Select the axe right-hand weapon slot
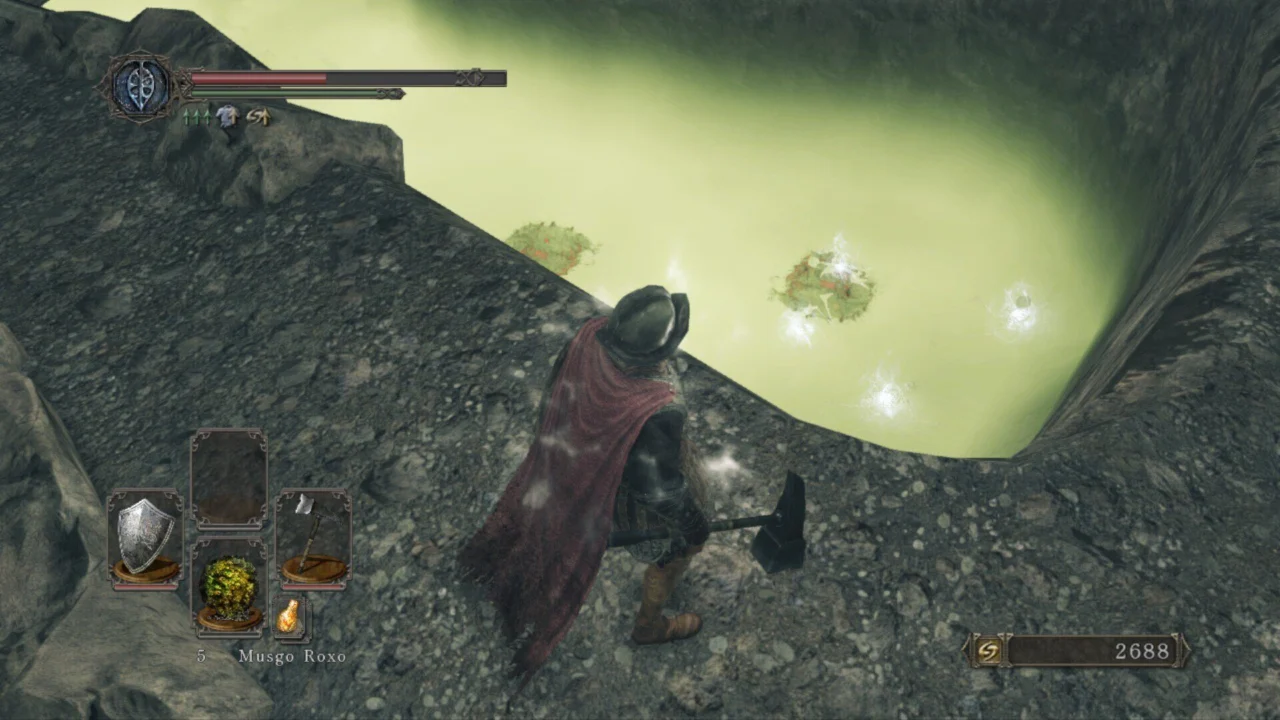This screenshot has height=720, width=1280. click(x=313, y=537)
